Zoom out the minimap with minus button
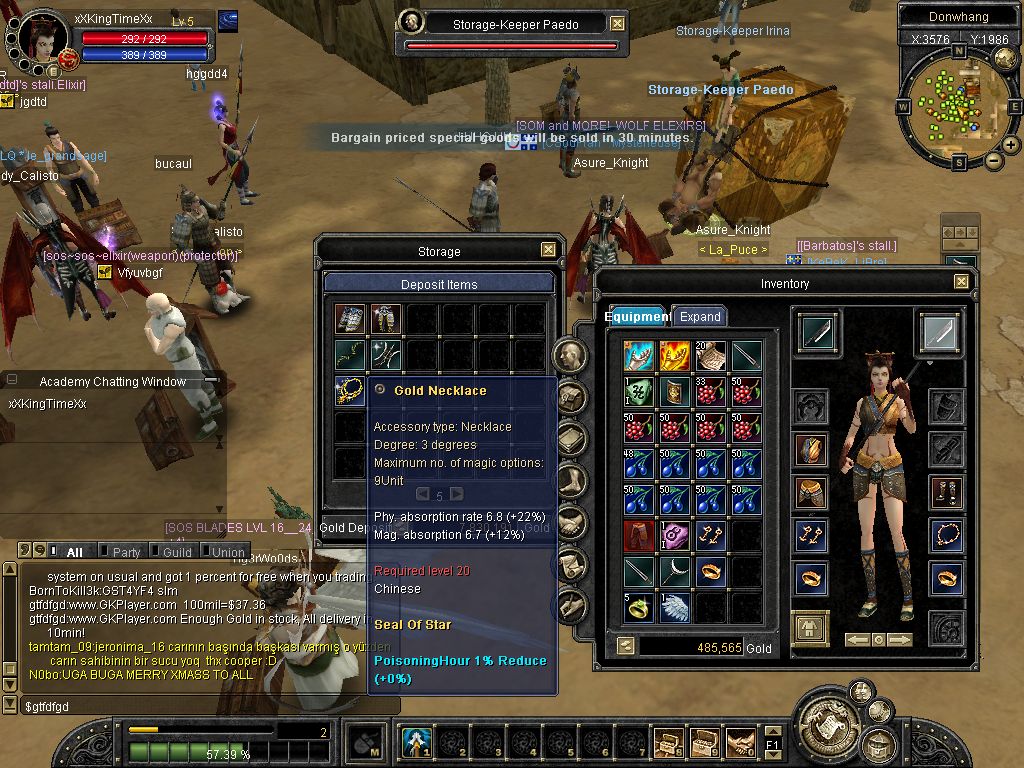 tap(994, 160)
